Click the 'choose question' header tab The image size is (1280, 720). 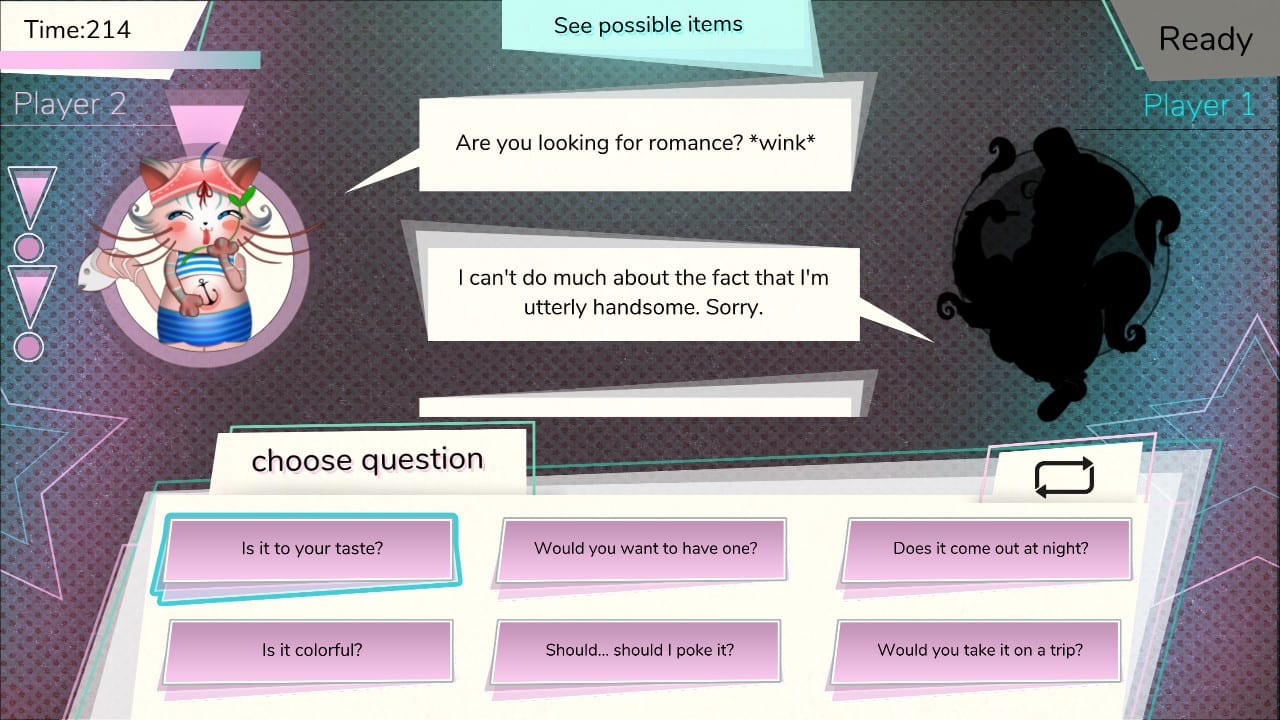[366, 460]
